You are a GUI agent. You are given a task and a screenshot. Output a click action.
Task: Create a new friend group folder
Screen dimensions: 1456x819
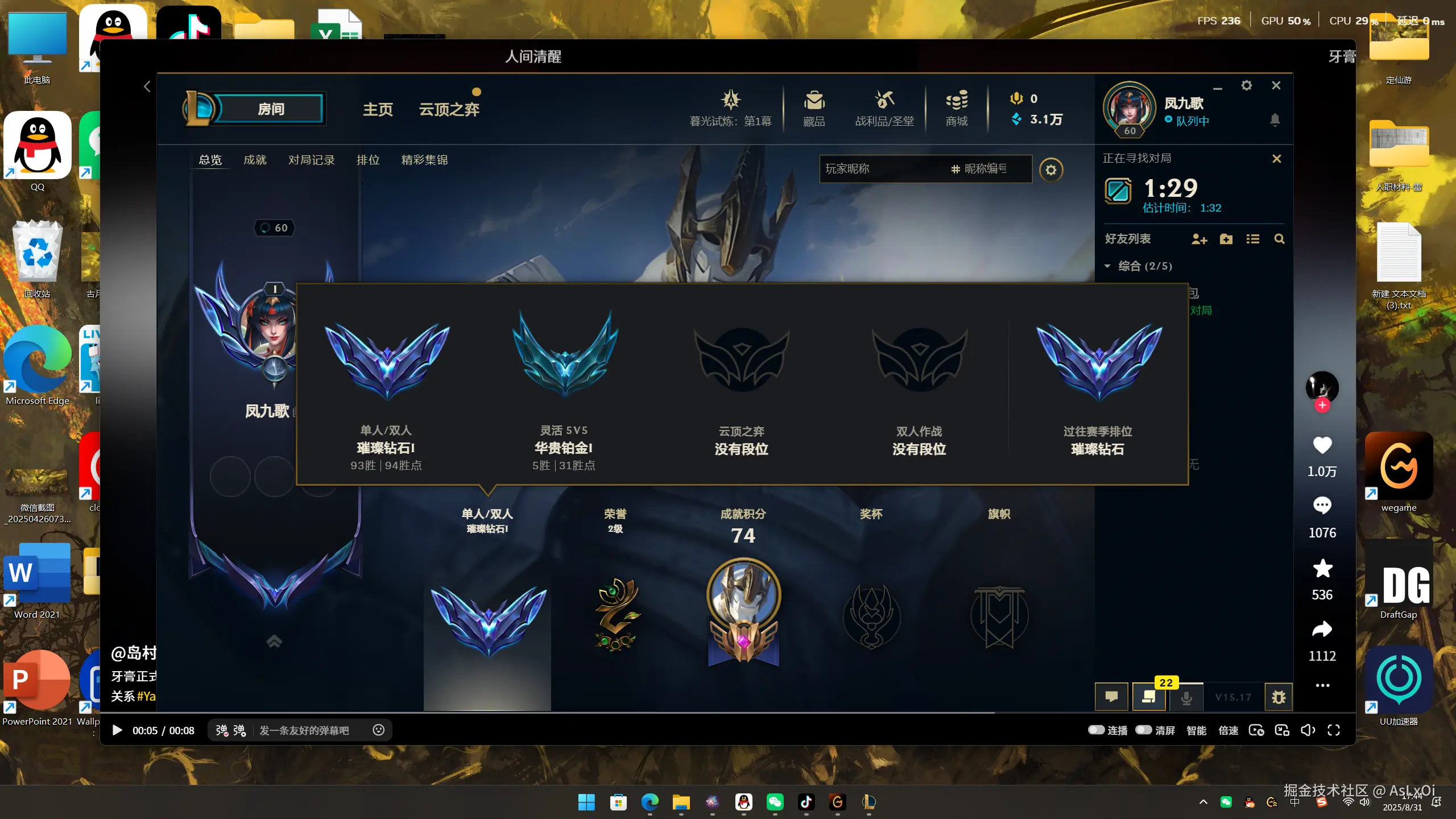coord(1226,239)
